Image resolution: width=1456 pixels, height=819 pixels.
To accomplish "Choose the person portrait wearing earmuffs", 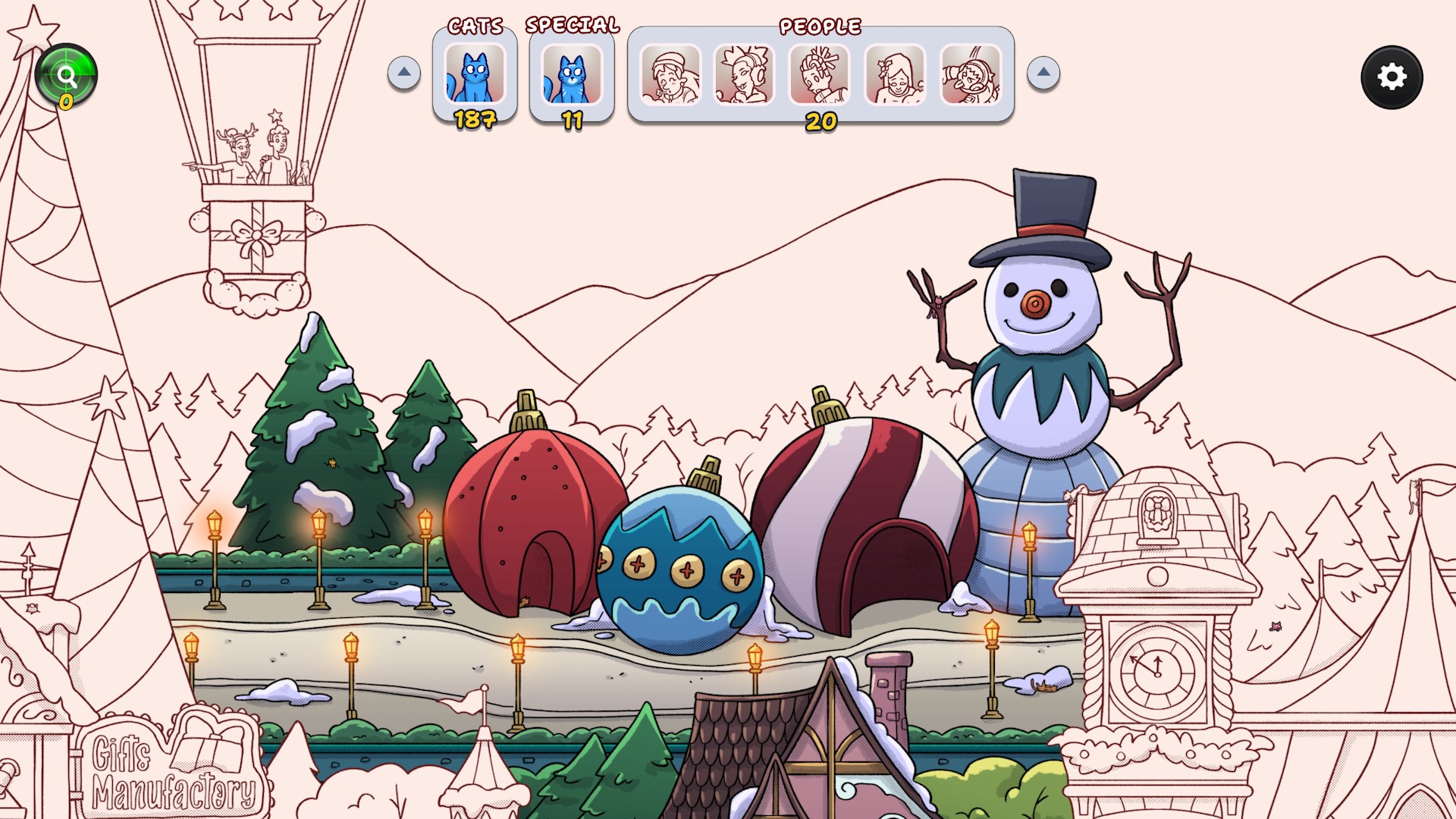I will pos(745,74).
